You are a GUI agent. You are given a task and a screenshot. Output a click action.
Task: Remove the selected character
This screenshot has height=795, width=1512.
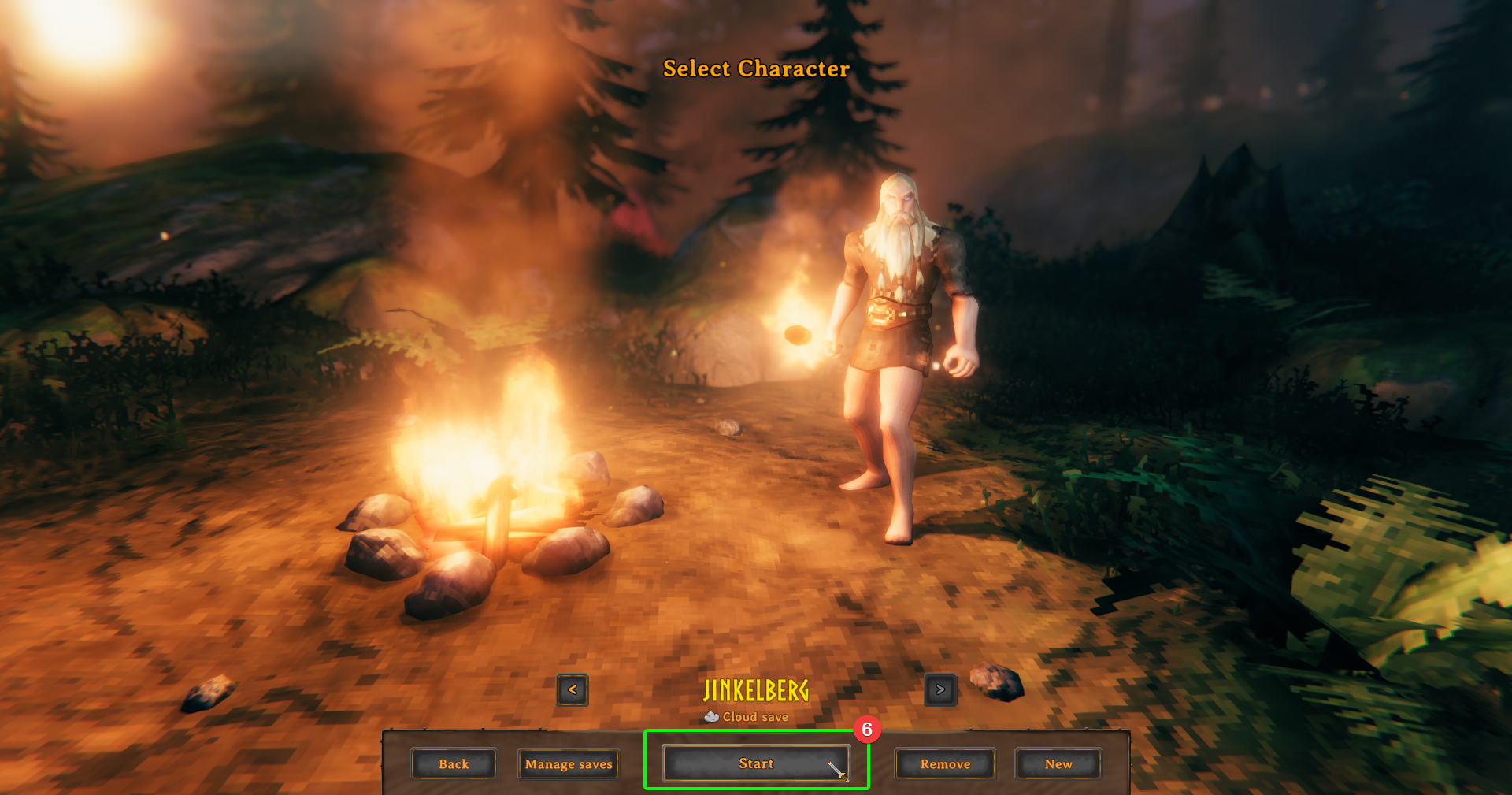pyautogui.click(x=945, y=763)
